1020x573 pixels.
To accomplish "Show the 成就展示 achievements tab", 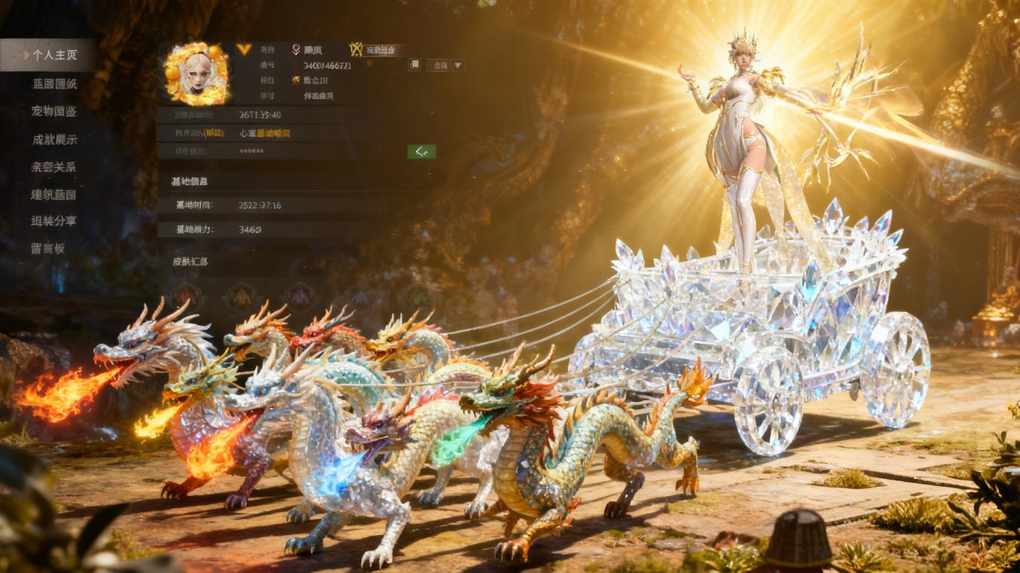I will [x=54, y=139].
